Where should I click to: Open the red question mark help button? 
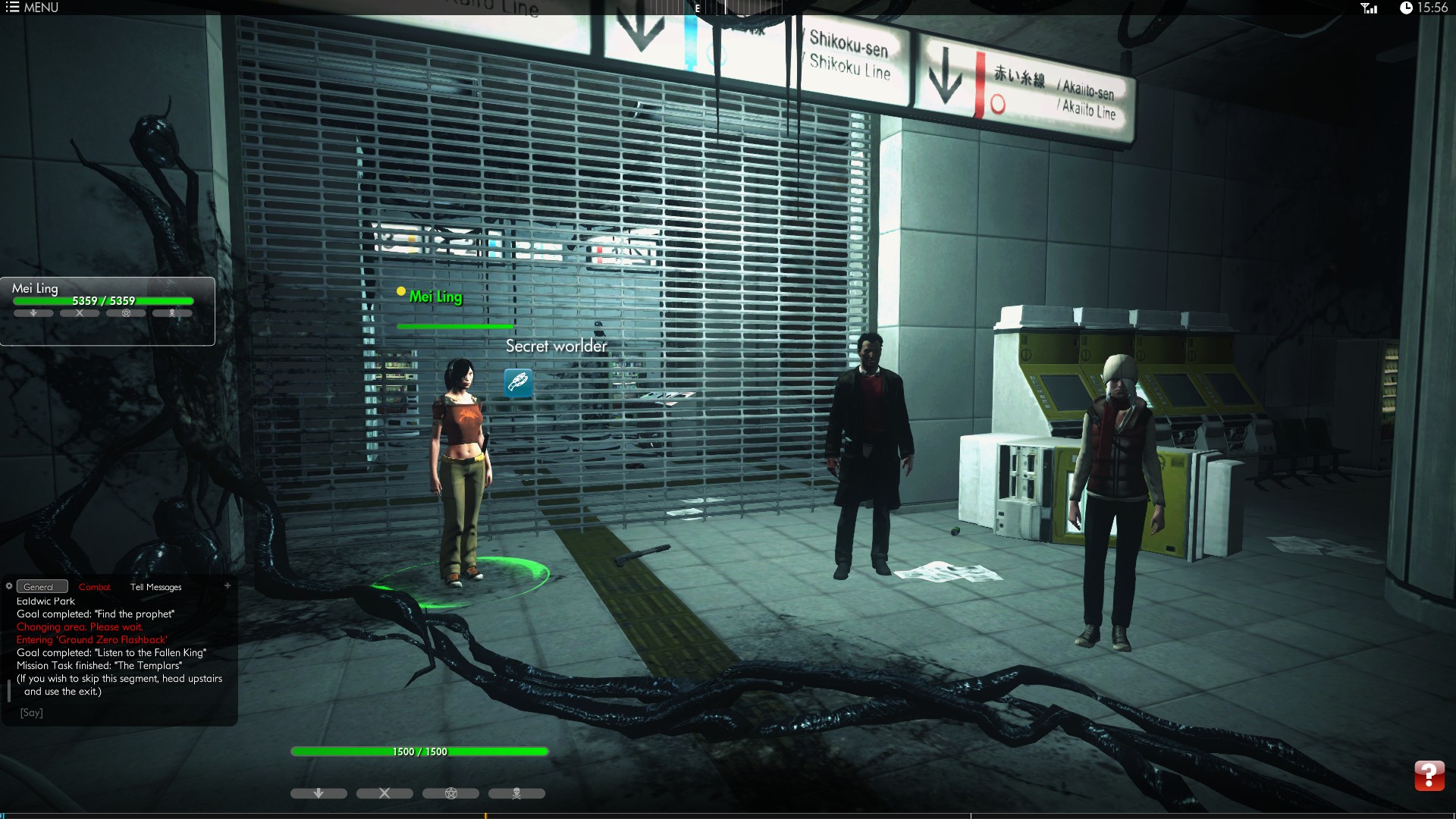click(x=1429, y=775)
